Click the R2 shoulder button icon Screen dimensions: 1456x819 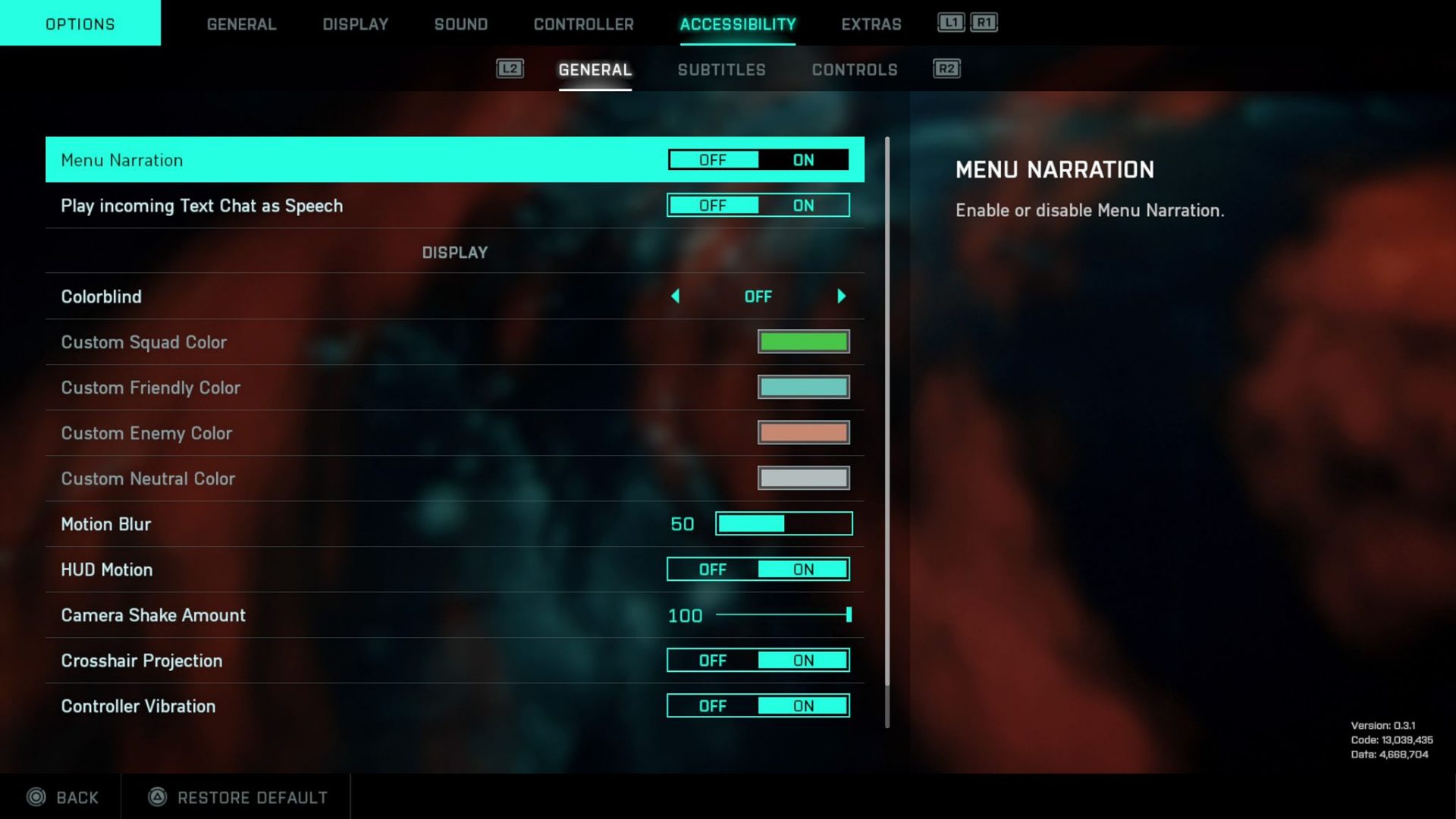tap(946, 68)
